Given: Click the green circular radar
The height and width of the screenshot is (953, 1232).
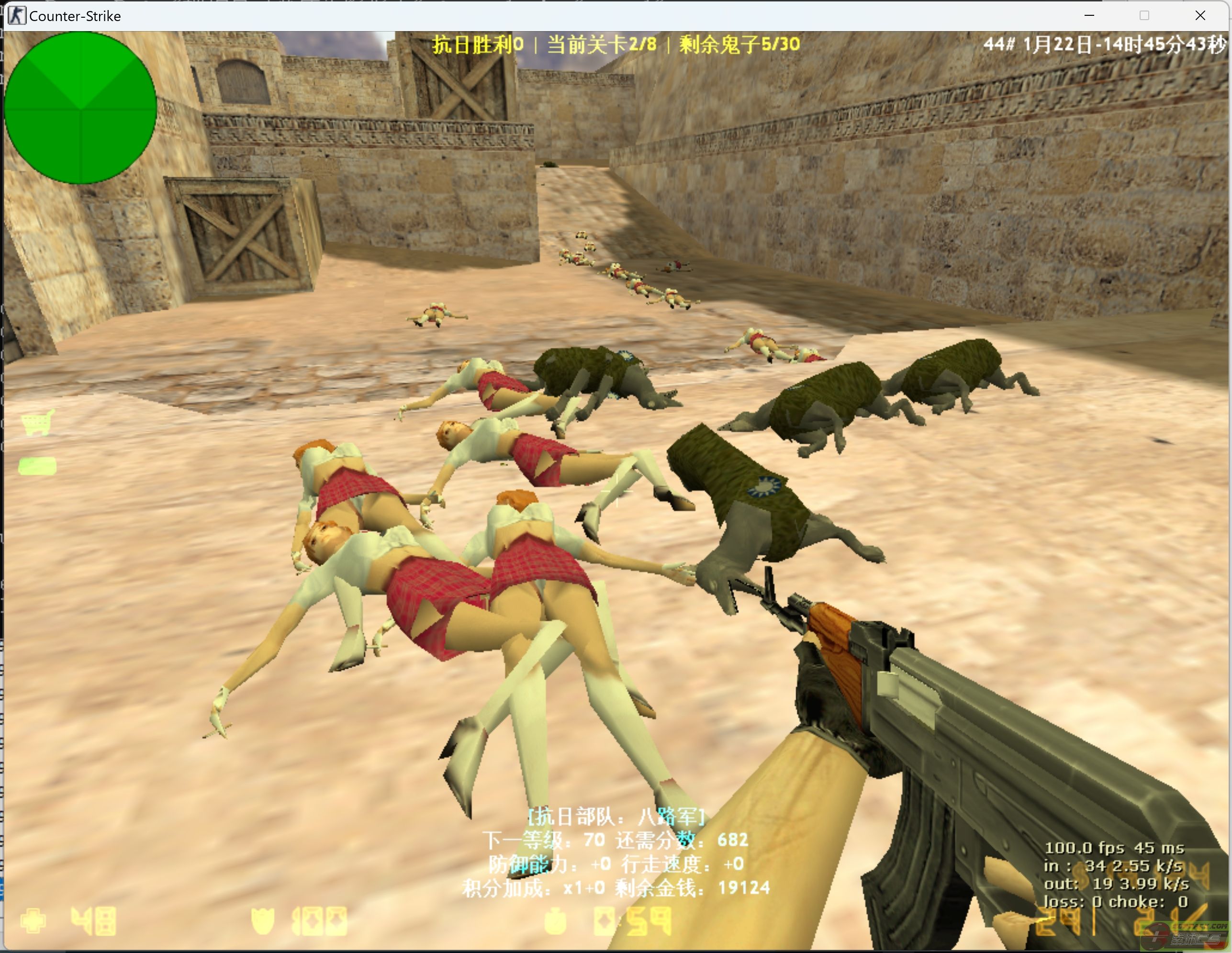Looking at the screenshot, I should point(80,108).
